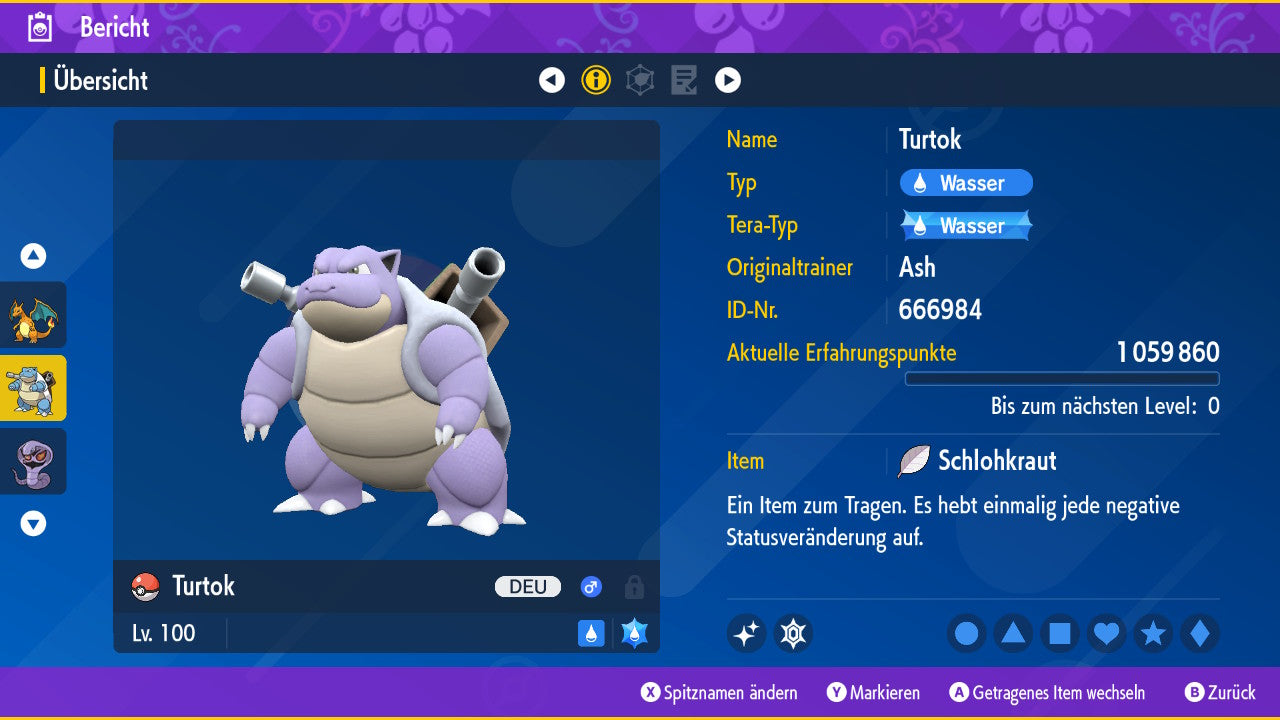Show the next Pokémon with down arrow
This screenshot has width=1280, height=720.
point(33,523)
